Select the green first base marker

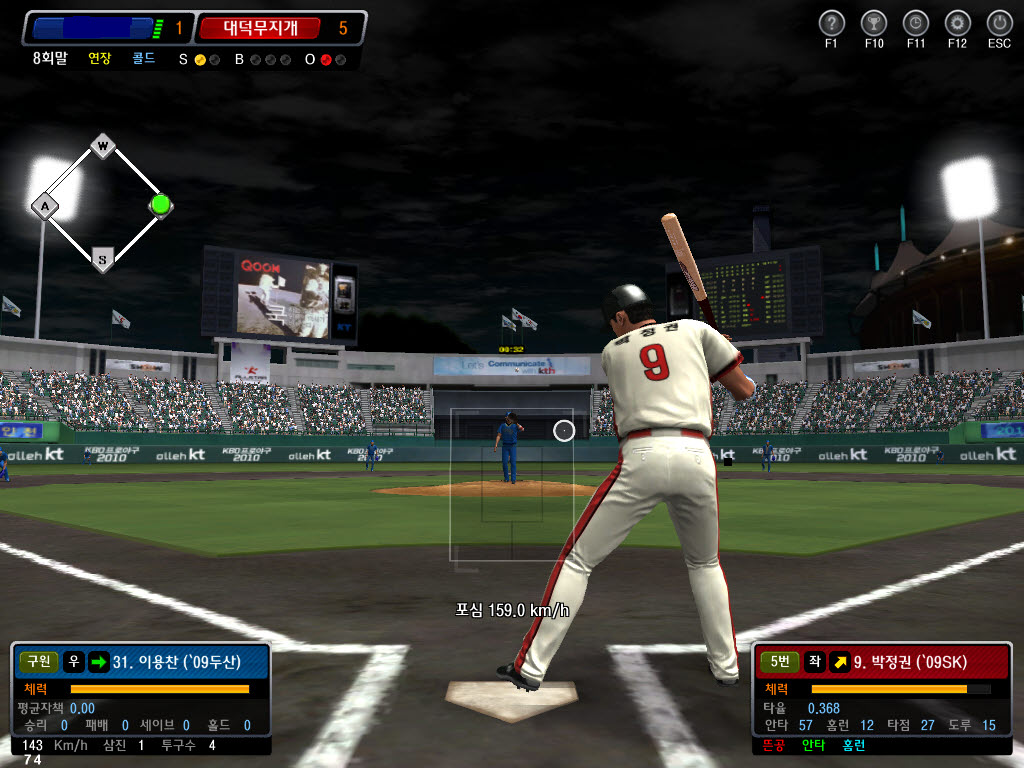click(160, 204)
